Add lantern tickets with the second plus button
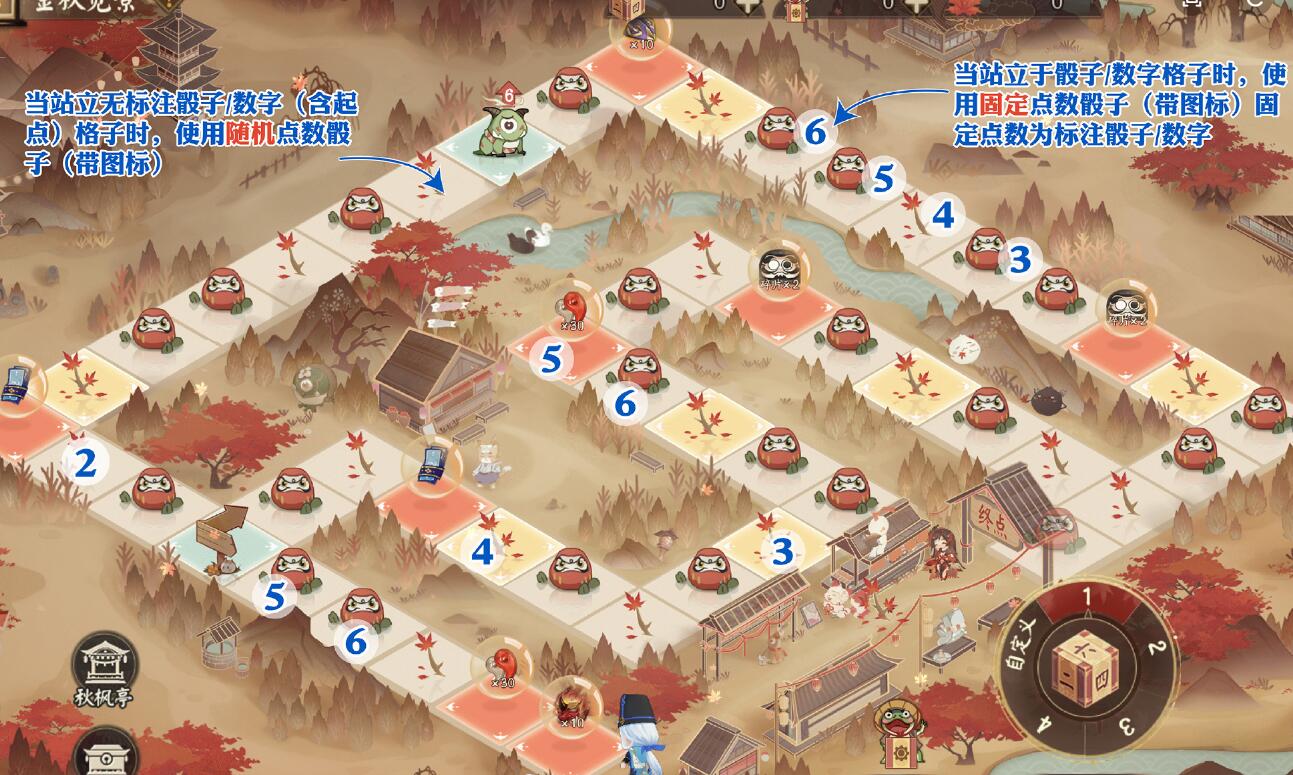 [x=915, y=5]
